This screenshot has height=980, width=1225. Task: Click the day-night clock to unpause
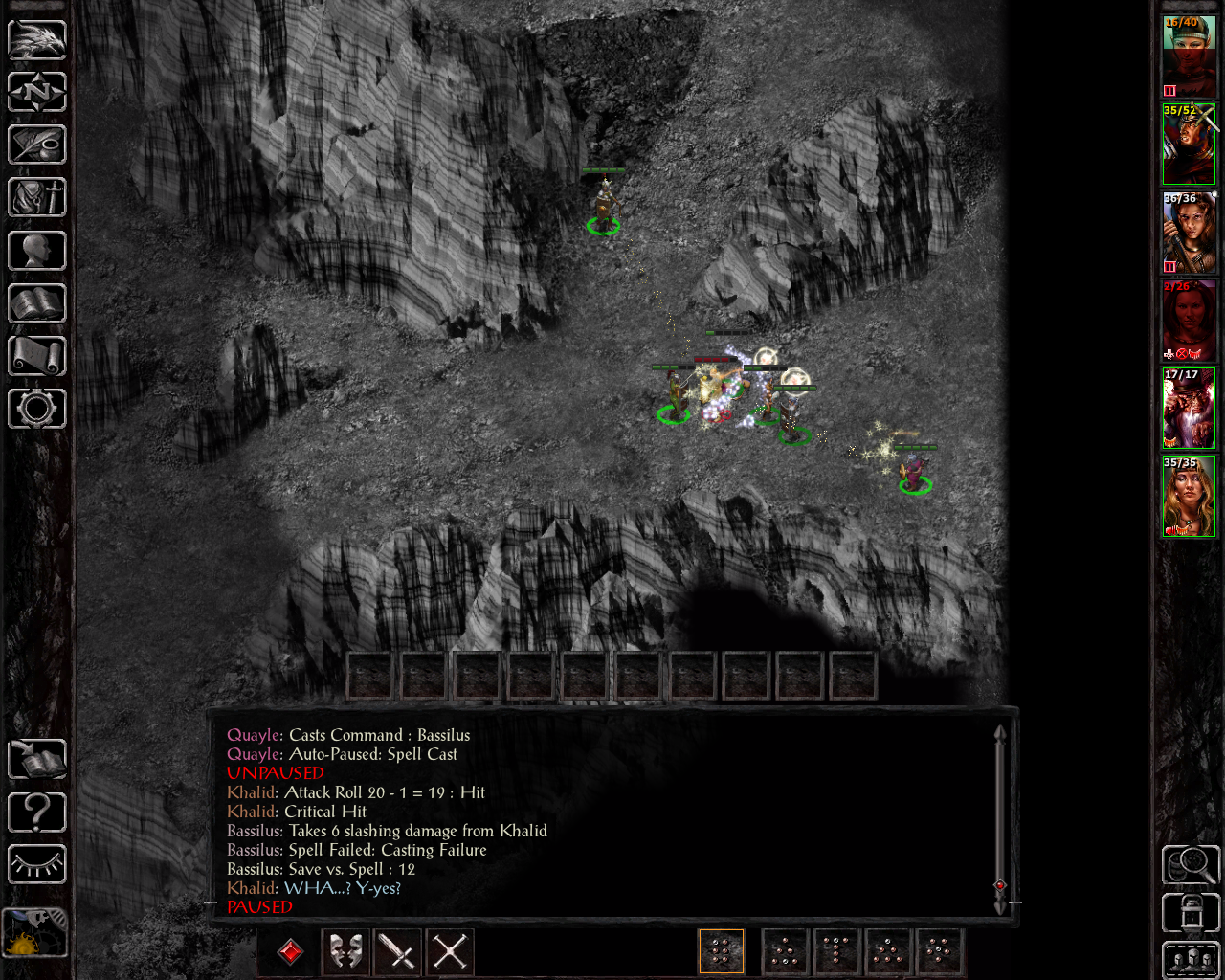coord(34,933)
